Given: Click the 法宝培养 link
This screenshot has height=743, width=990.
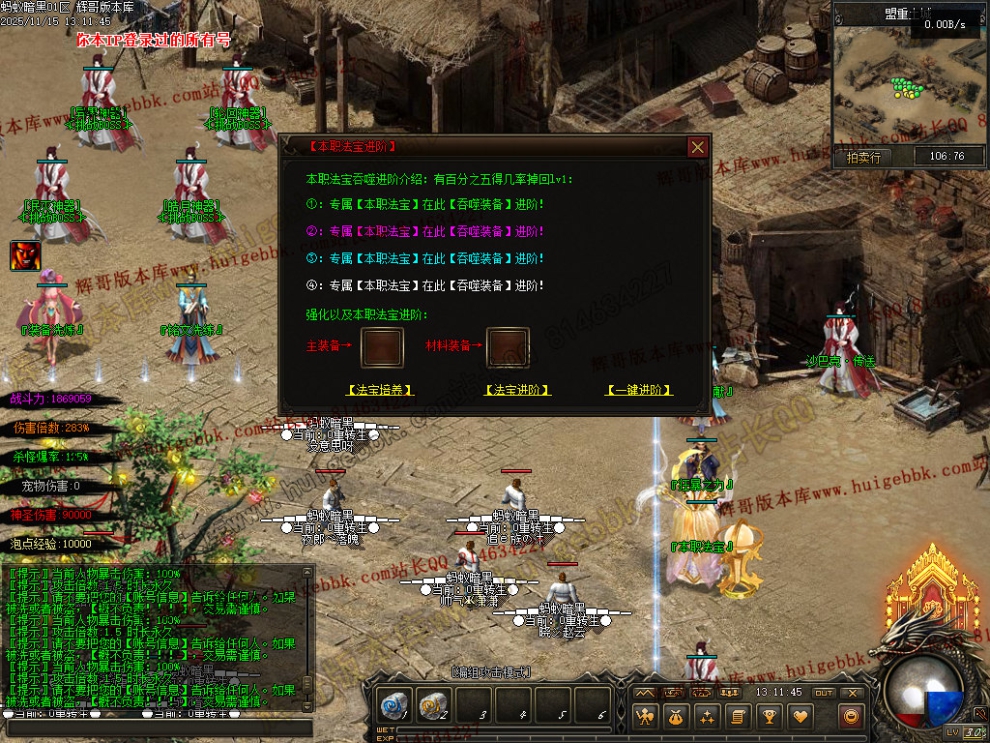Looking at the screenshot, I should tap(380, 390).
